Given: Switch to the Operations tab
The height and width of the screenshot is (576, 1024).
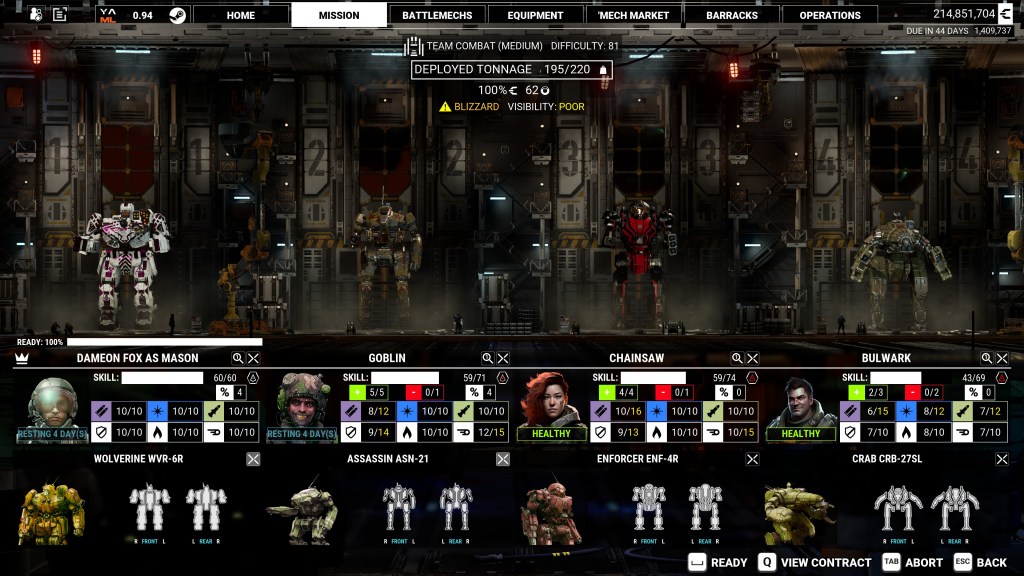Looking at the screenshot, I should pos(830,15).
